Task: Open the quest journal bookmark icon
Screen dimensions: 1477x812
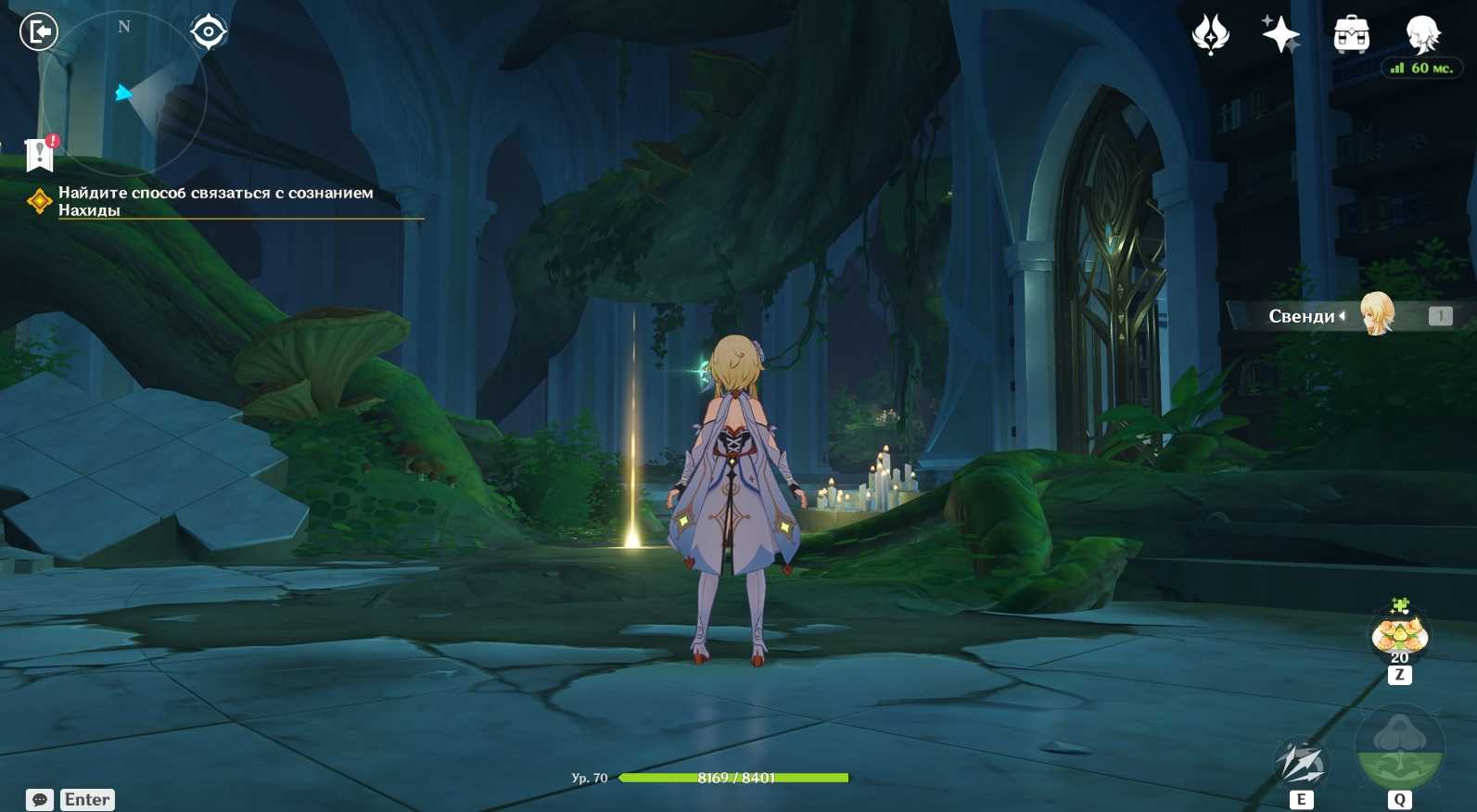Action: pos(40,154)
